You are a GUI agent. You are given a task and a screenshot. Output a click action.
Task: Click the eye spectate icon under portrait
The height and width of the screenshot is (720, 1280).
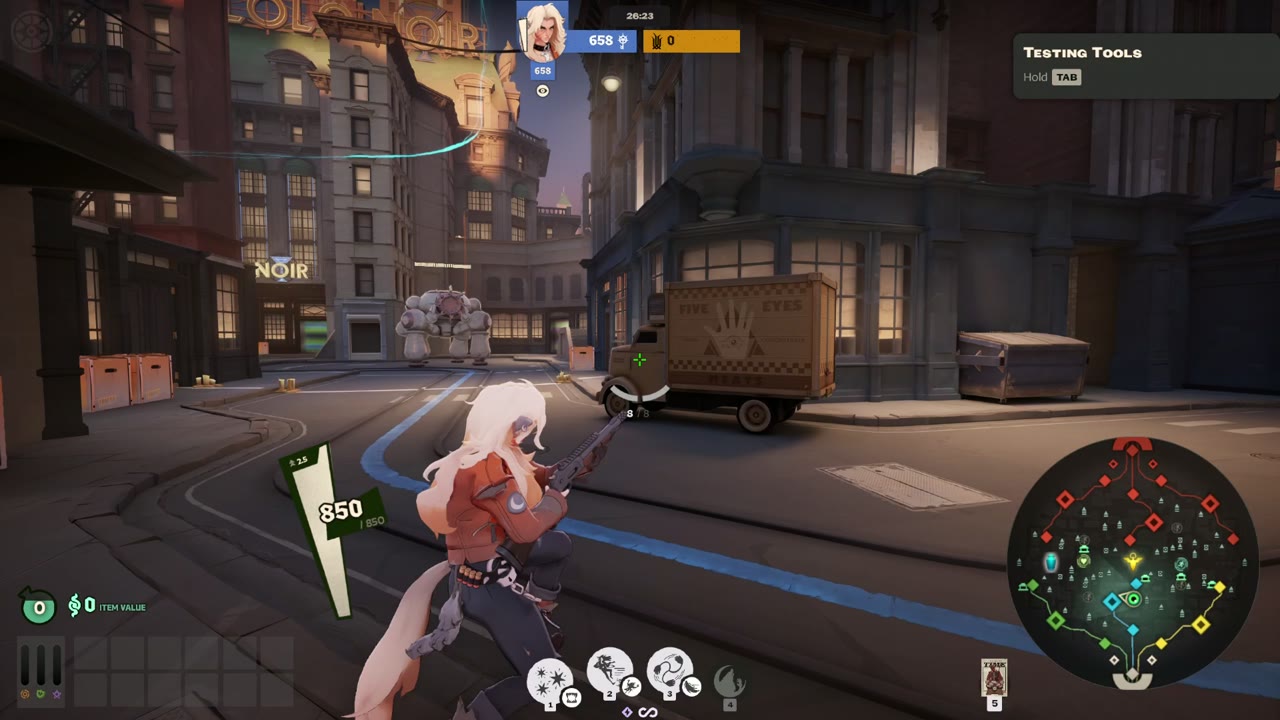542,91
